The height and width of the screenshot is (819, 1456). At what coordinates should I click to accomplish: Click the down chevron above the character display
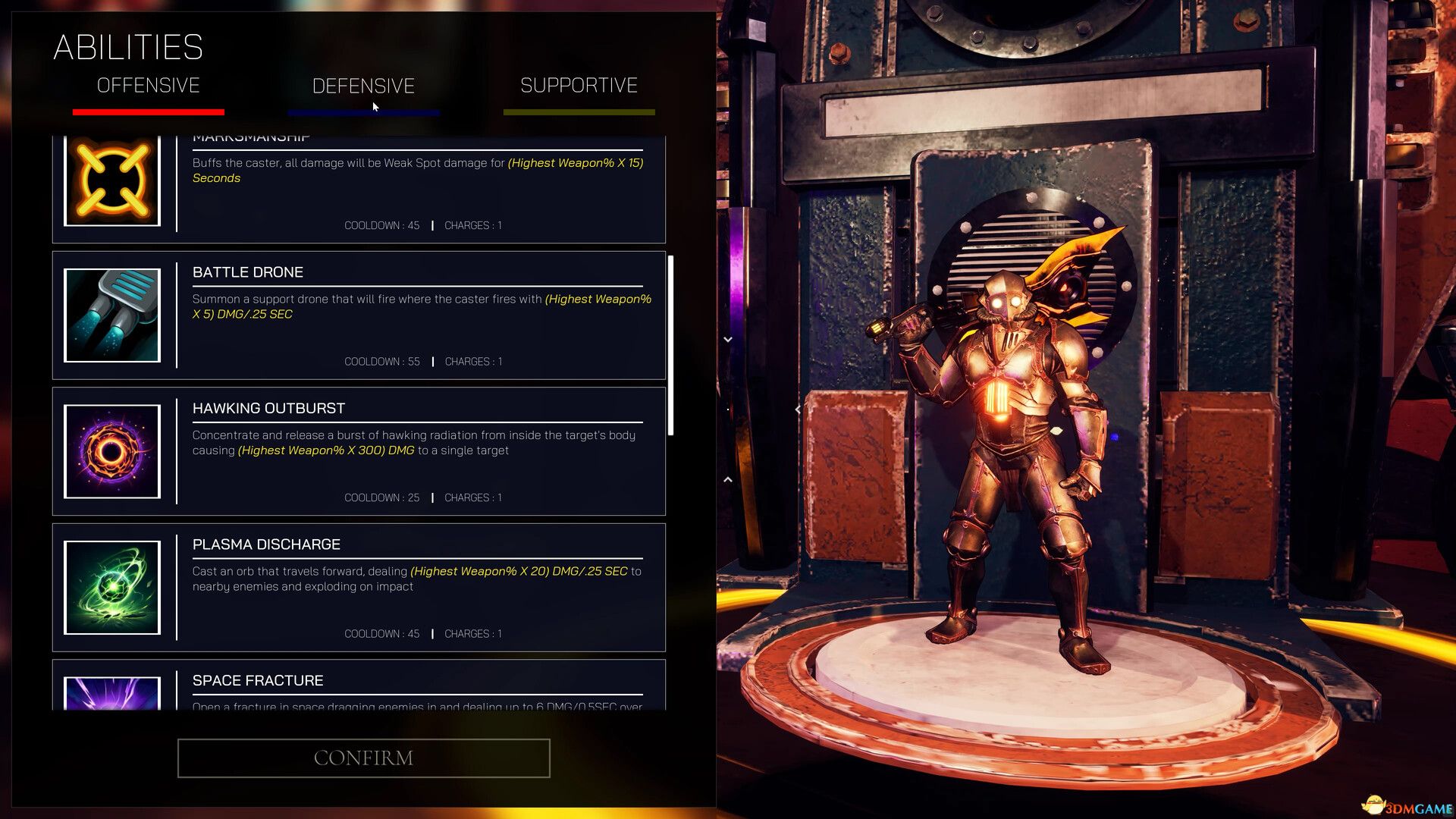(728, 339)
